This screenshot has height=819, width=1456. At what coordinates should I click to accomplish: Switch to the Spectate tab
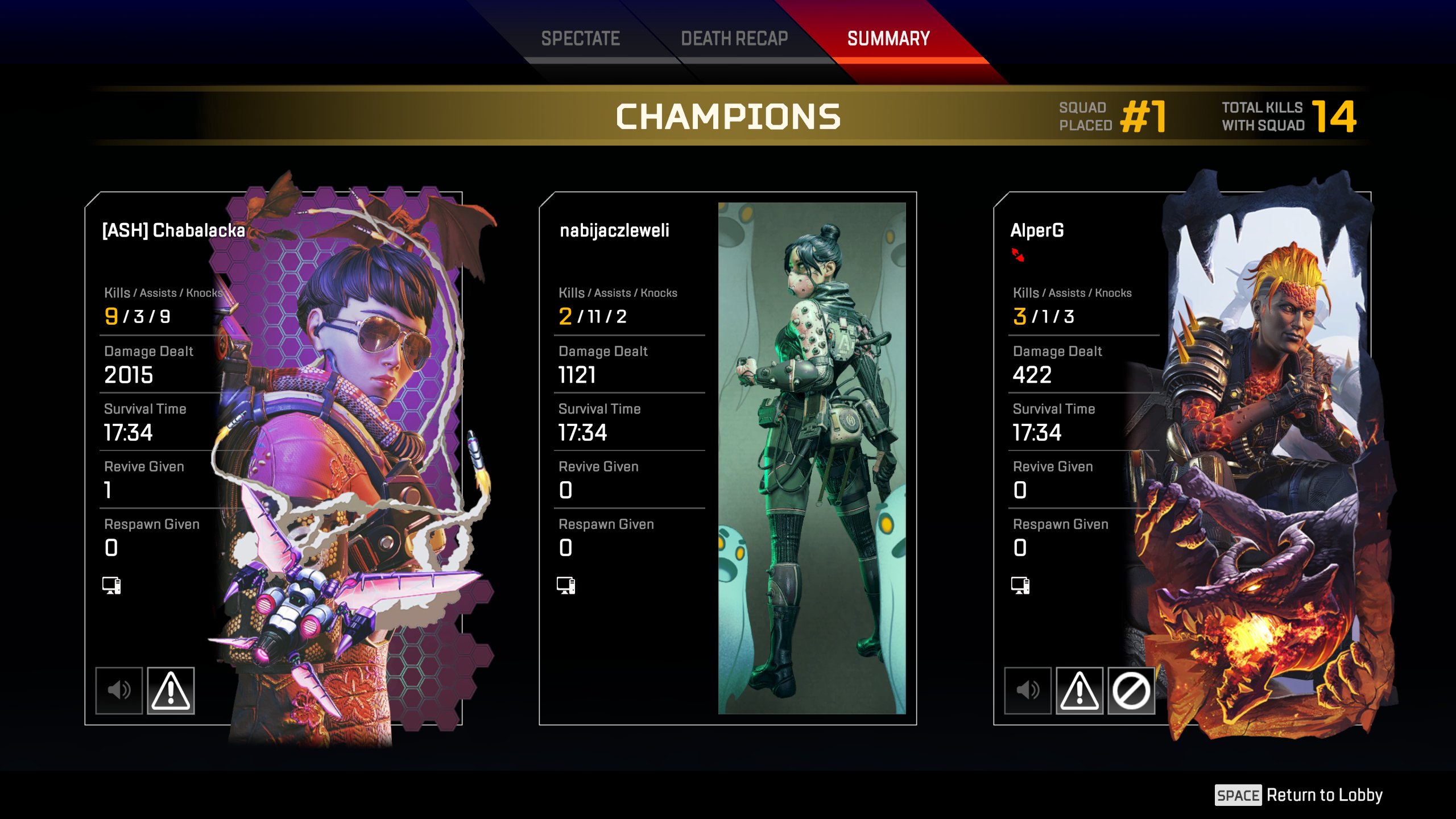pos(580,39)
